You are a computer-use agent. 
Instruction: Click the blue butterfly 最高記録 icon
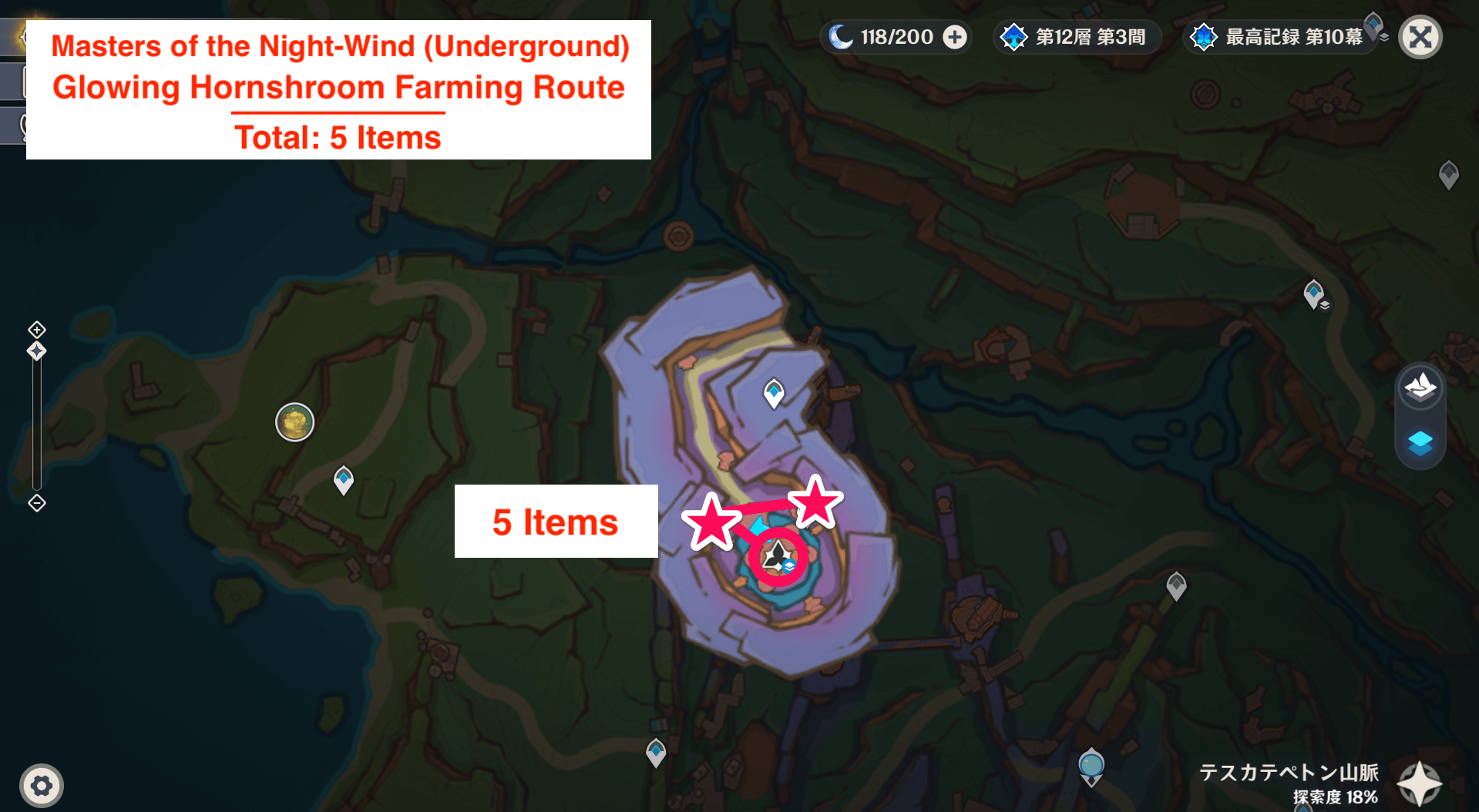tap(1203, 35)
